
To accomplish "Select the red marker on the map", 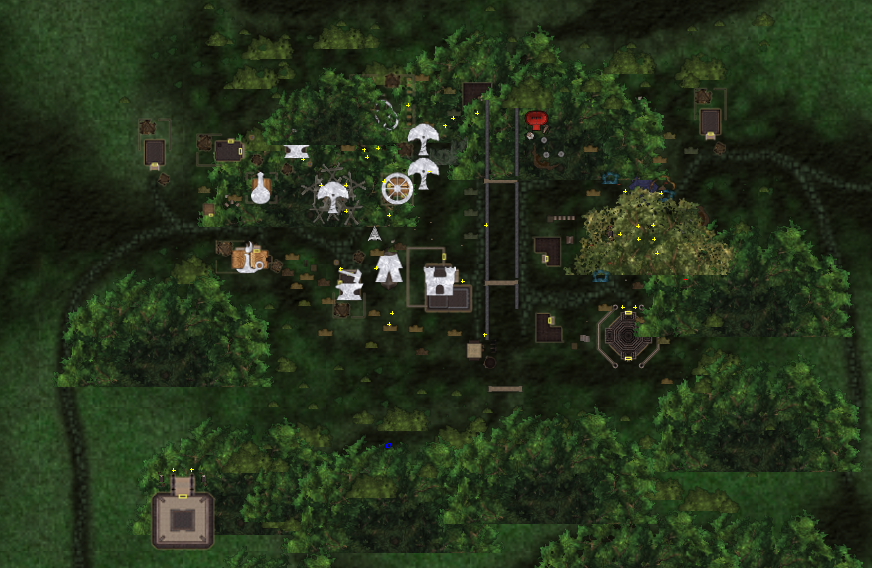I will tap(536, 121).
